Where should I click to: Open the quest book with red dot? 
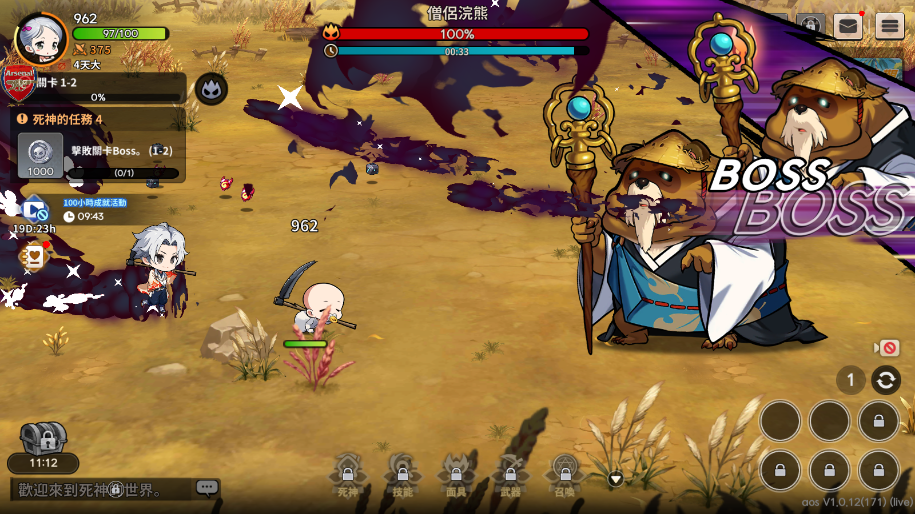coord(33,257)
